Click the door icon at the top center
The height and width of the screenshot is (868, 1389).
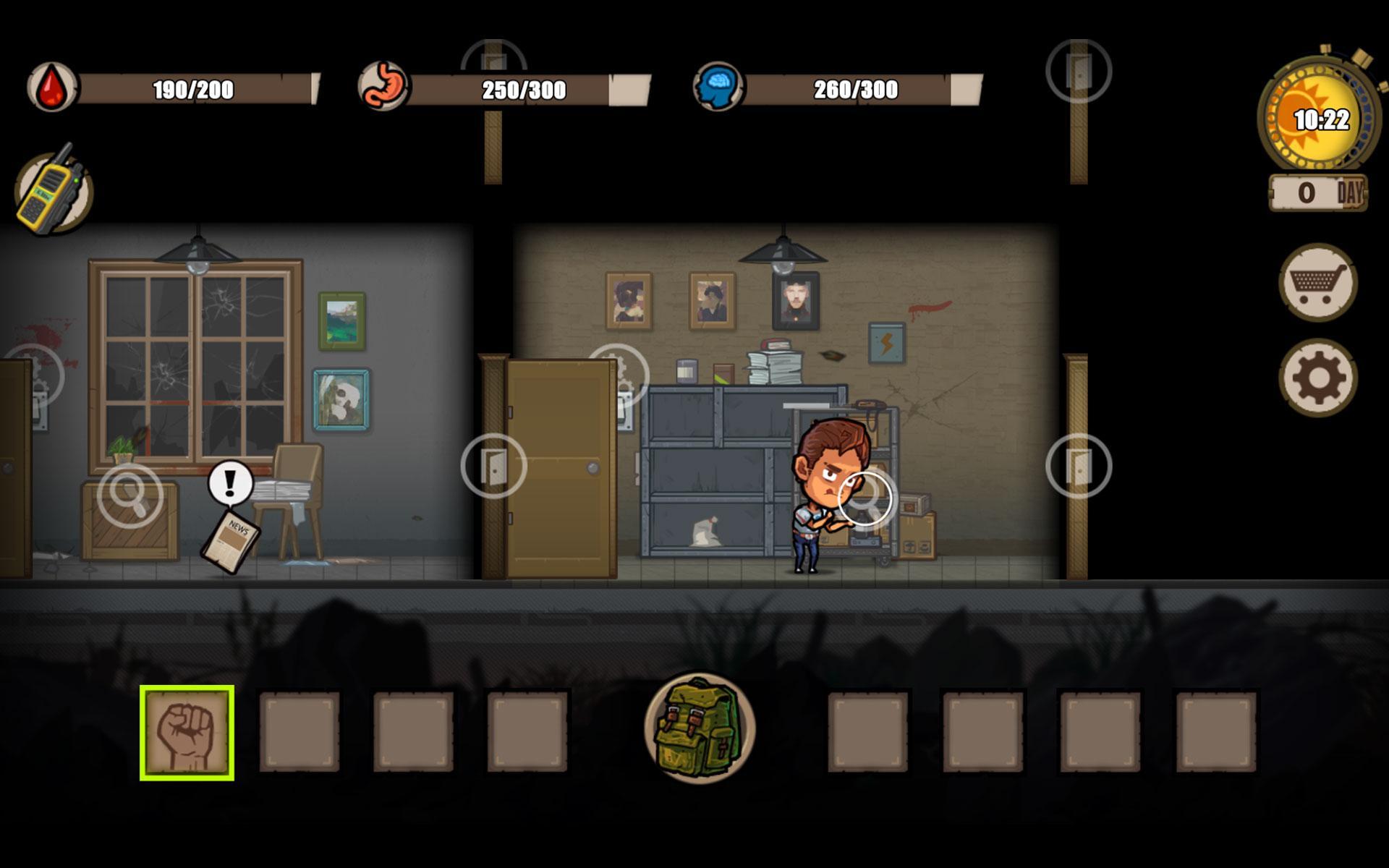(493, 58)
